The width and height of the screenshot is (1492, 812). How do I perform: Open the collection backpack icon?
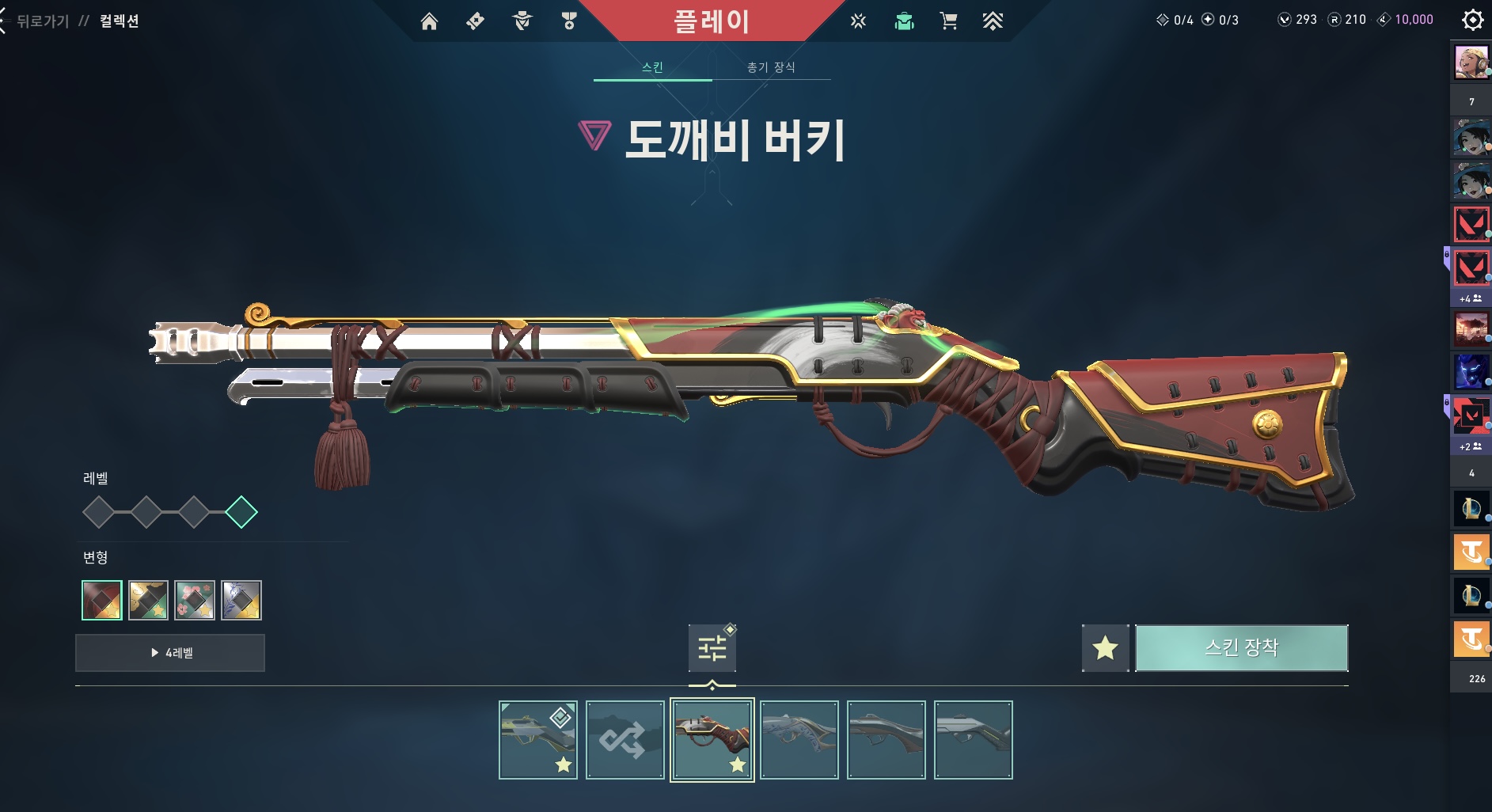pyautogui.click(x=904, y=21)
